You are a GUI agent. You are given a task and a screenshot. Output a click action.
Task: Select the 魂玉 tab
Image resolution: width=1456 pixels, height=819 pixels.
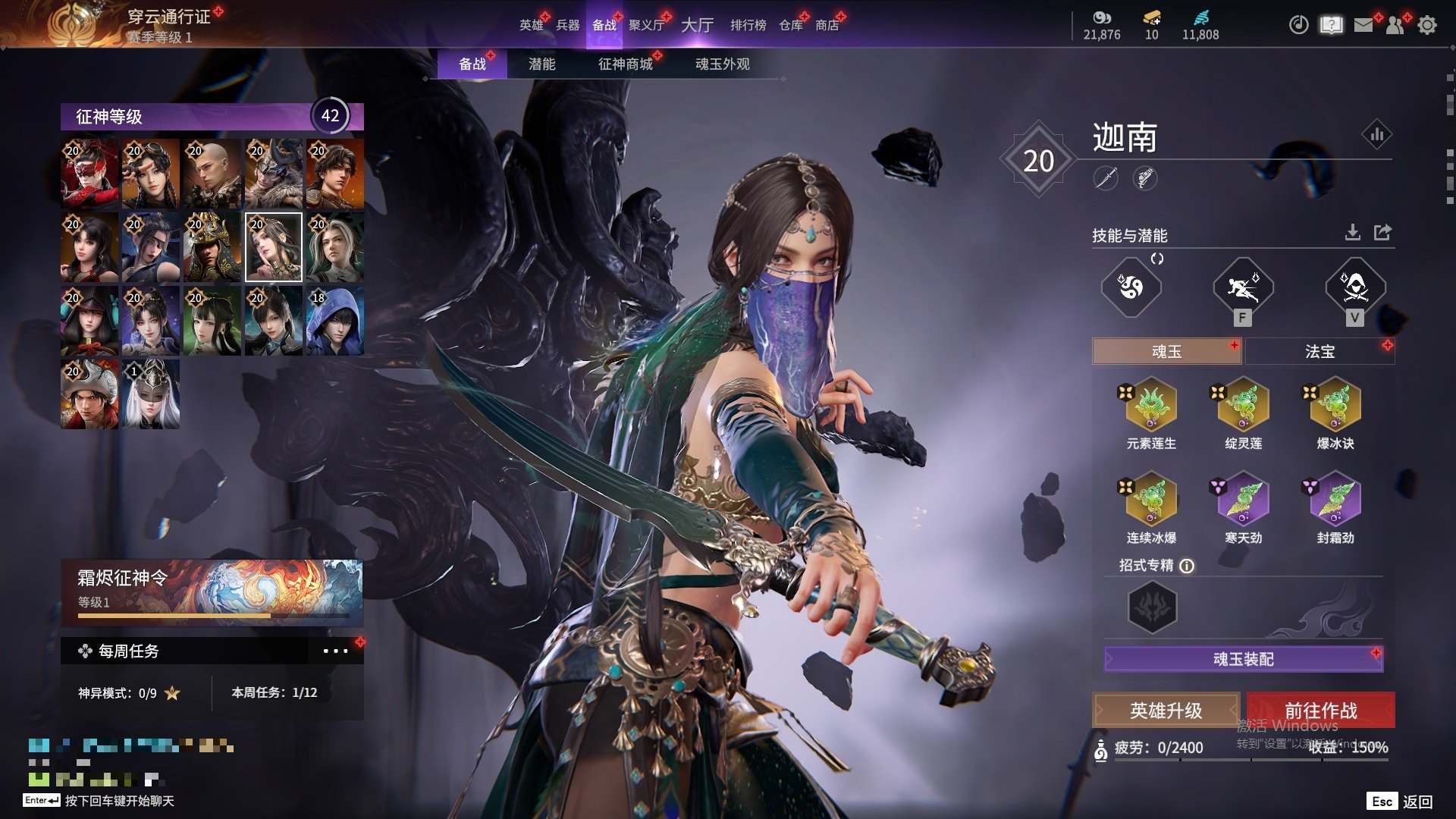point(1166,351)
